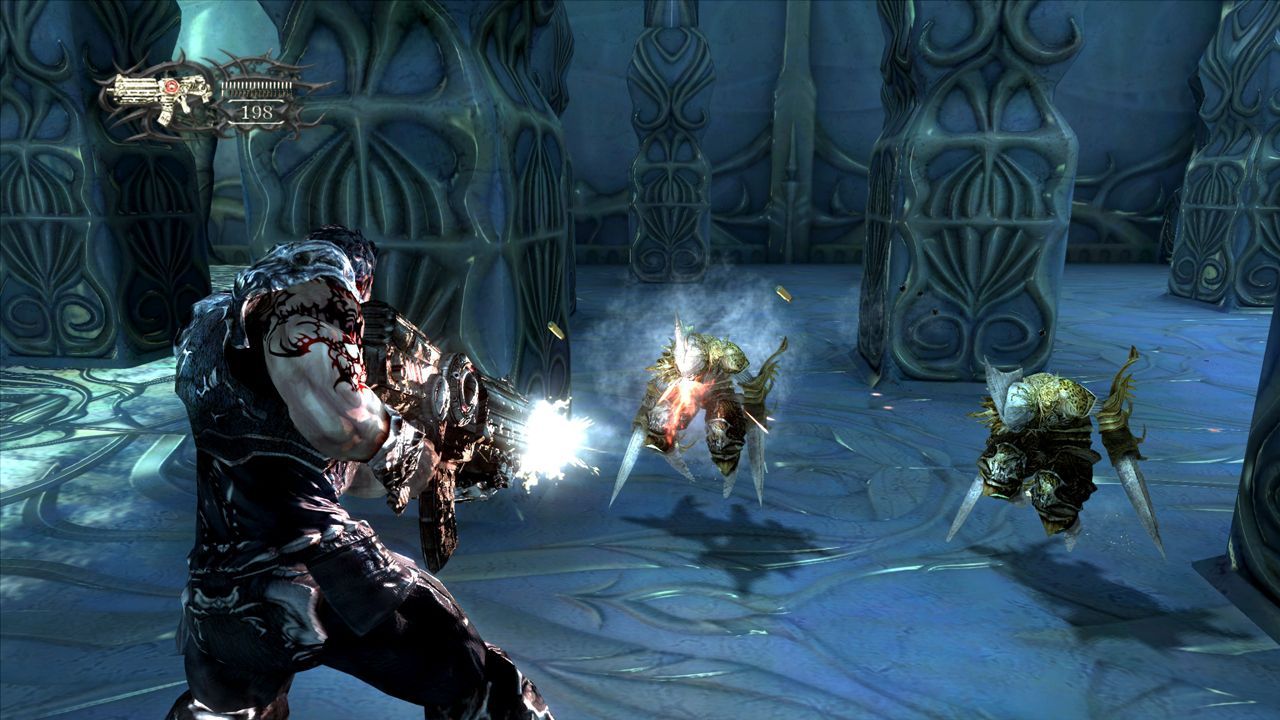Select the player character's tattooed back
This screenshot has width=1280, height=720.
tap(310, 330)
